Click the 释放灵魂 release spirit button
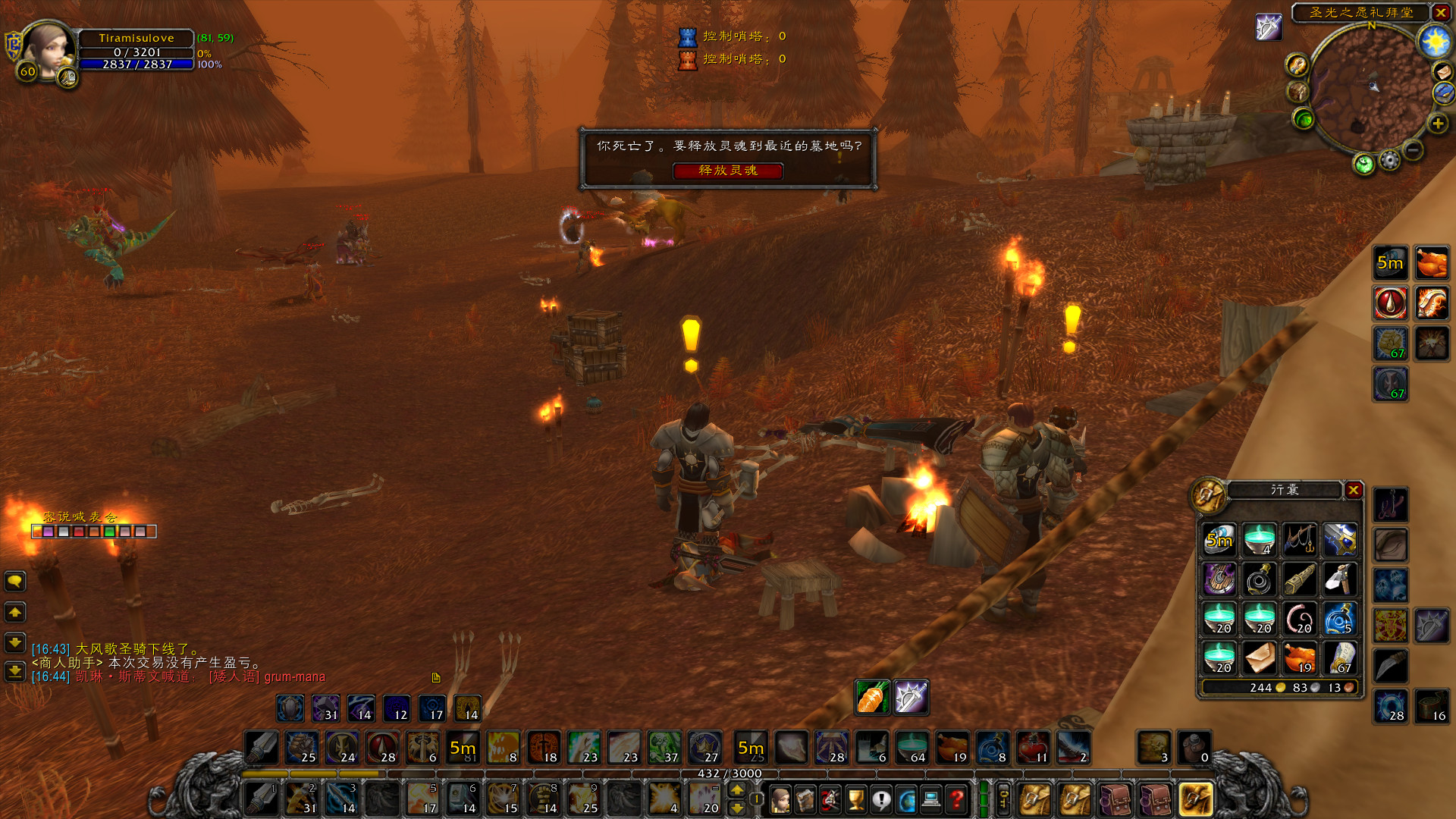1456x819 pixels. [728, 171]
